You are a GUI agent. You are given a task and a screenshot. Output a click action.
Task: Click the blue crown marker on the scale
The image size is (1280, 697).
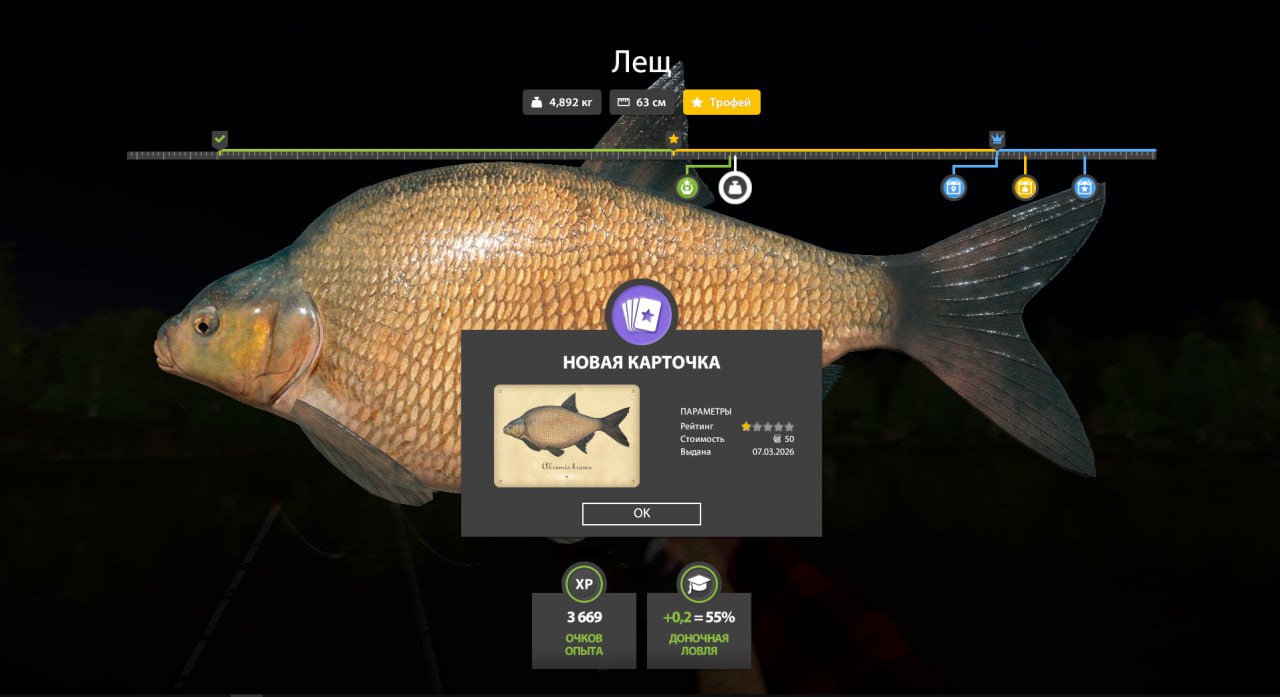pos(997,139)
